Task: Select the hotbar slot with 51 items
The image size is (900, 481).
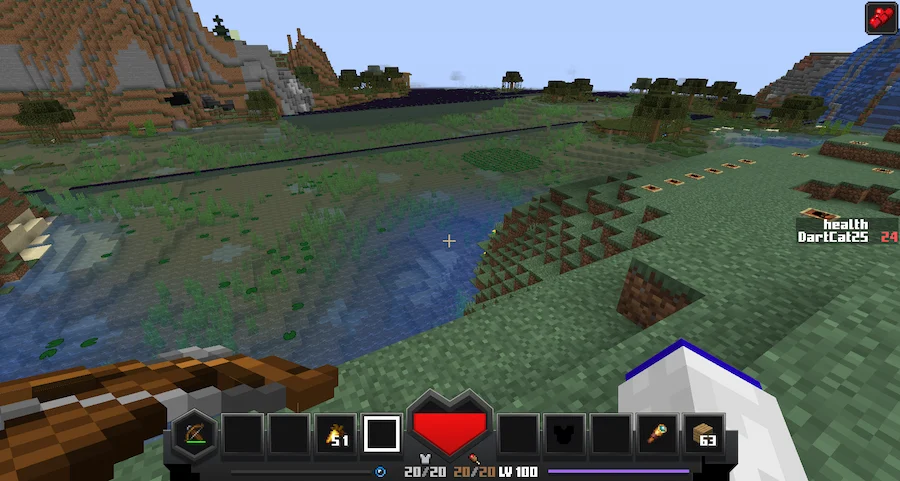Action: (334, 434)
